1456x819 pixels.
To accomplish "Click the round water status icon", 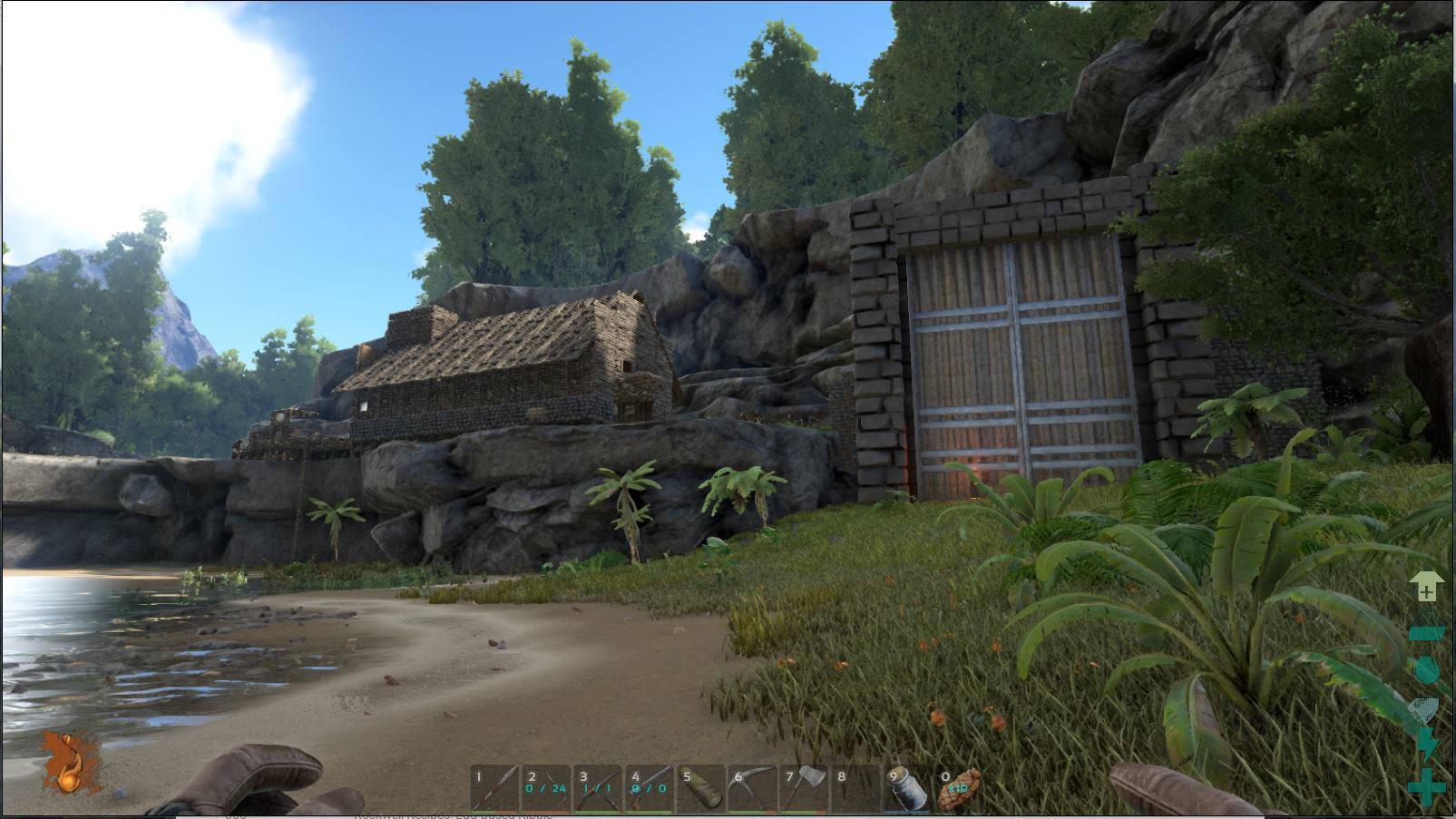I will [x=1426, y=669].
